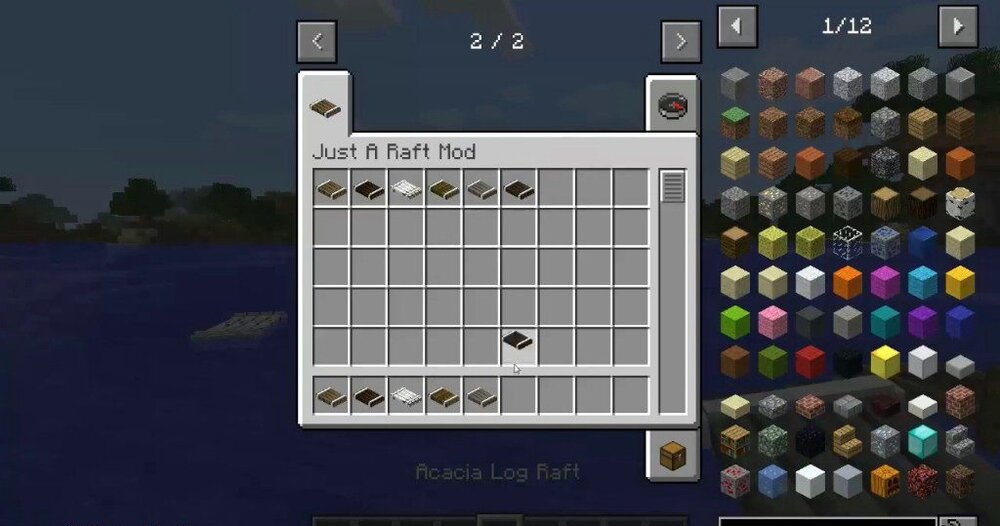This screenshot has height=526, width=1000.
Task: Show next page of the item list
Action: pos(957,27)
